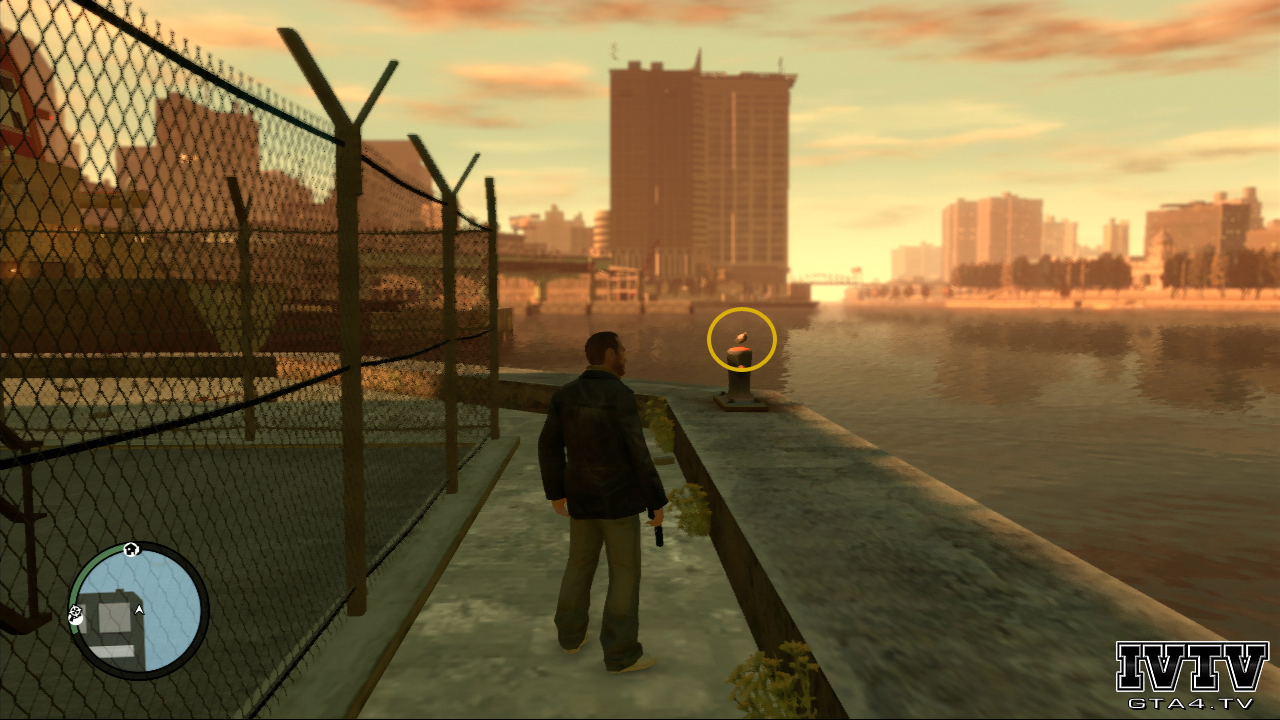Click the IVTV GTA4.TV watermark logo
Viewport: 1280px width, 720px height.
(x=1191, y=675)
